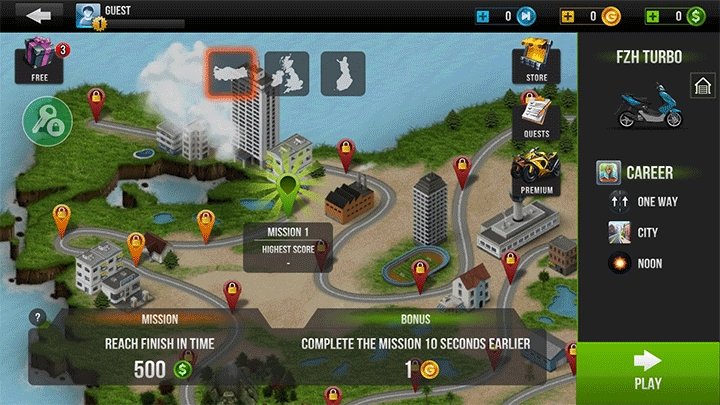Switch to the United Kingdom map
Viewport: 720px width, 405px height.
pos(286,73)
